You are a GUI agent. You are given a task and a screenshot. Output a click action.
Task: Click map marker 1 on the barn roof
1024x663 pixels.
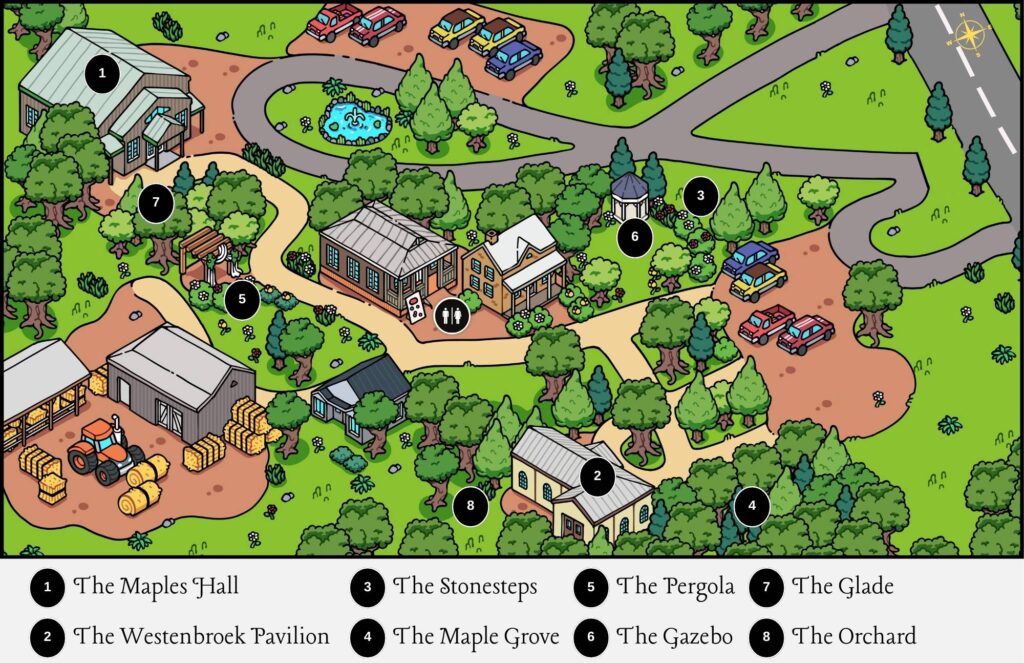click(100, 73)
